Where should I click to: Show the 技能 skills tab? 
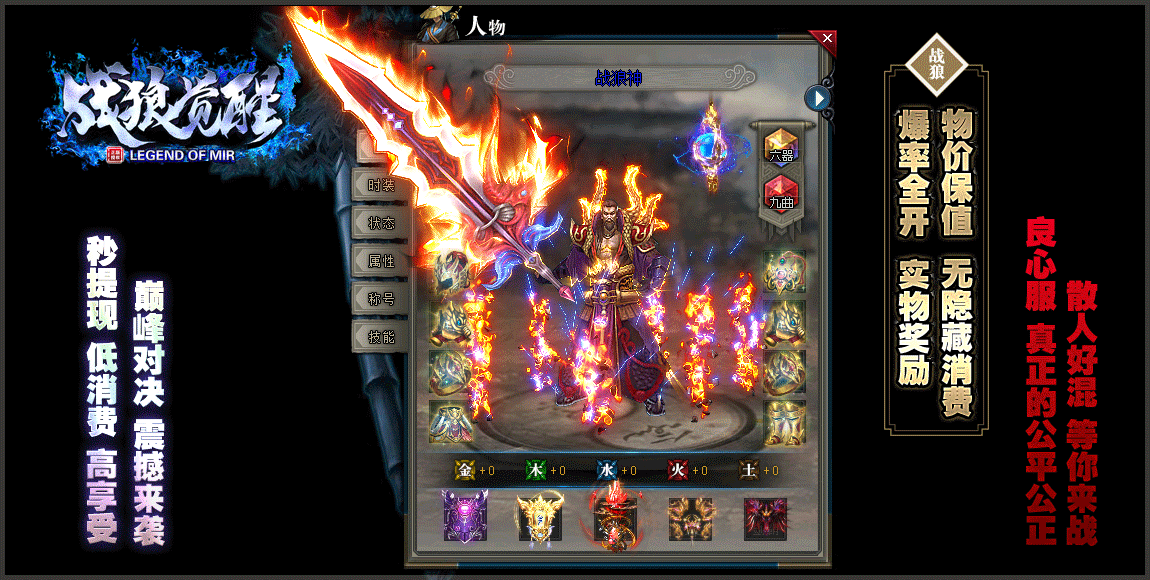(x=380, y=337)
